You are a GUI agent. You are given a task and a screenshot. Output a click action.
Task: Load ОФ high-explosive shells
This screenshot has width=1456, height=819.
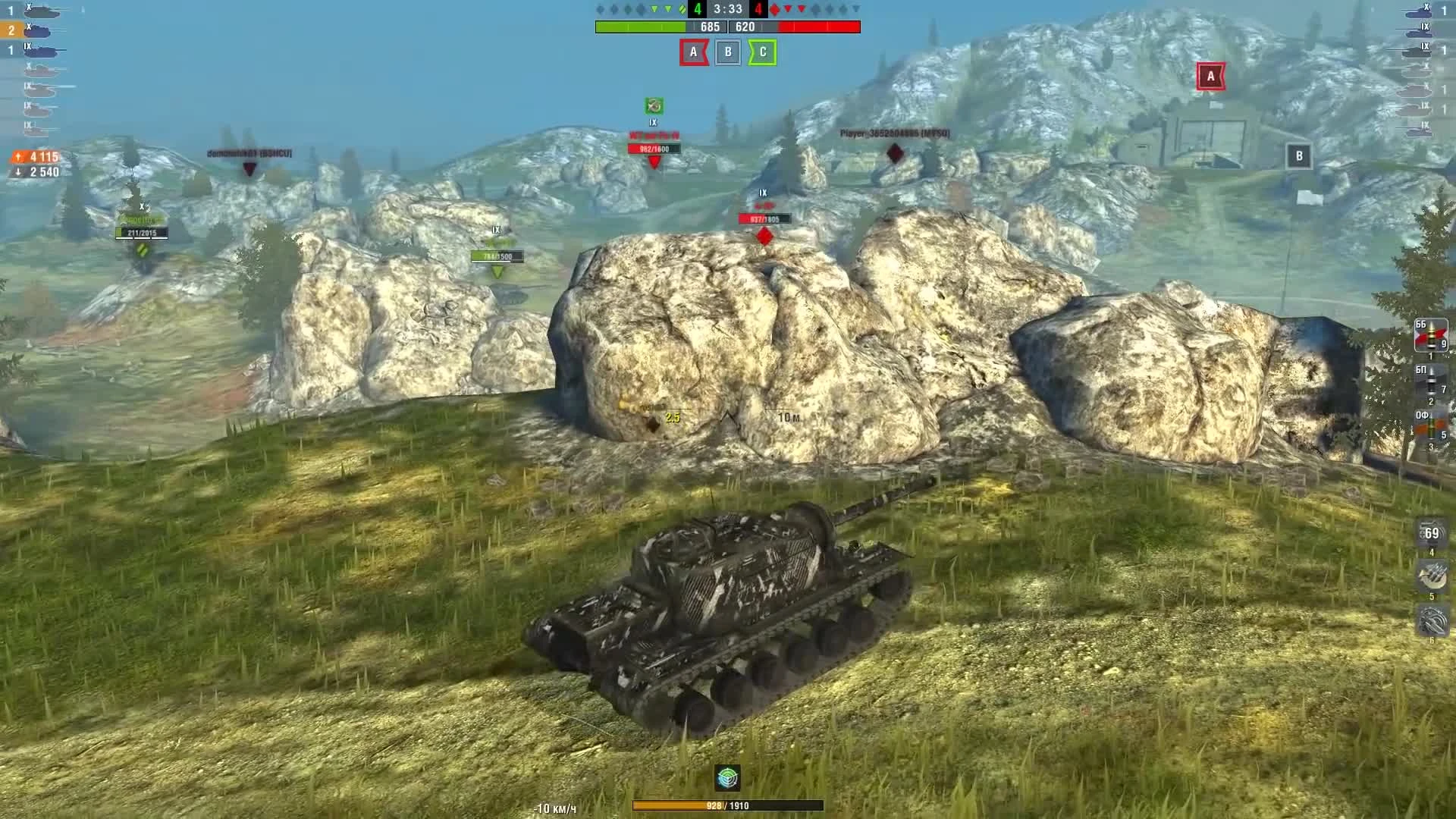[1430, 425]
